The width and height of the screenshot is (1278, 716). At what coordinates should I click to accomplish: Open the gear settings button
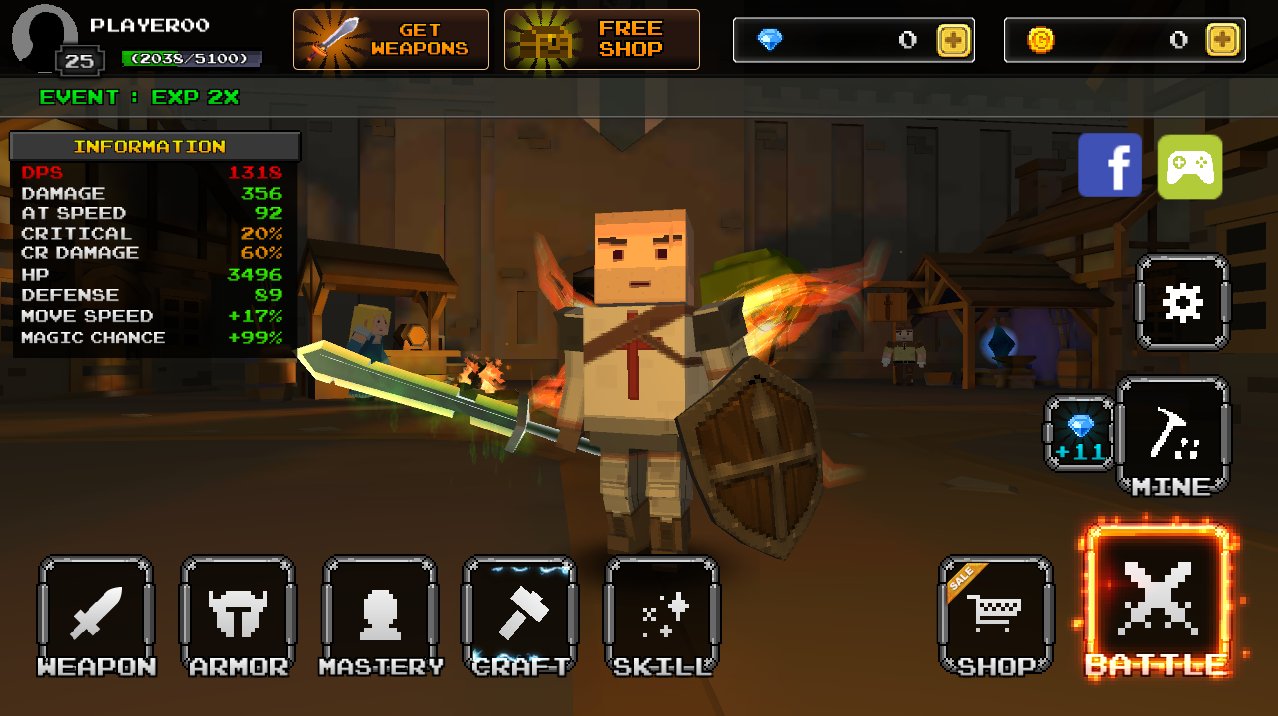click(x=1182, y=302)
